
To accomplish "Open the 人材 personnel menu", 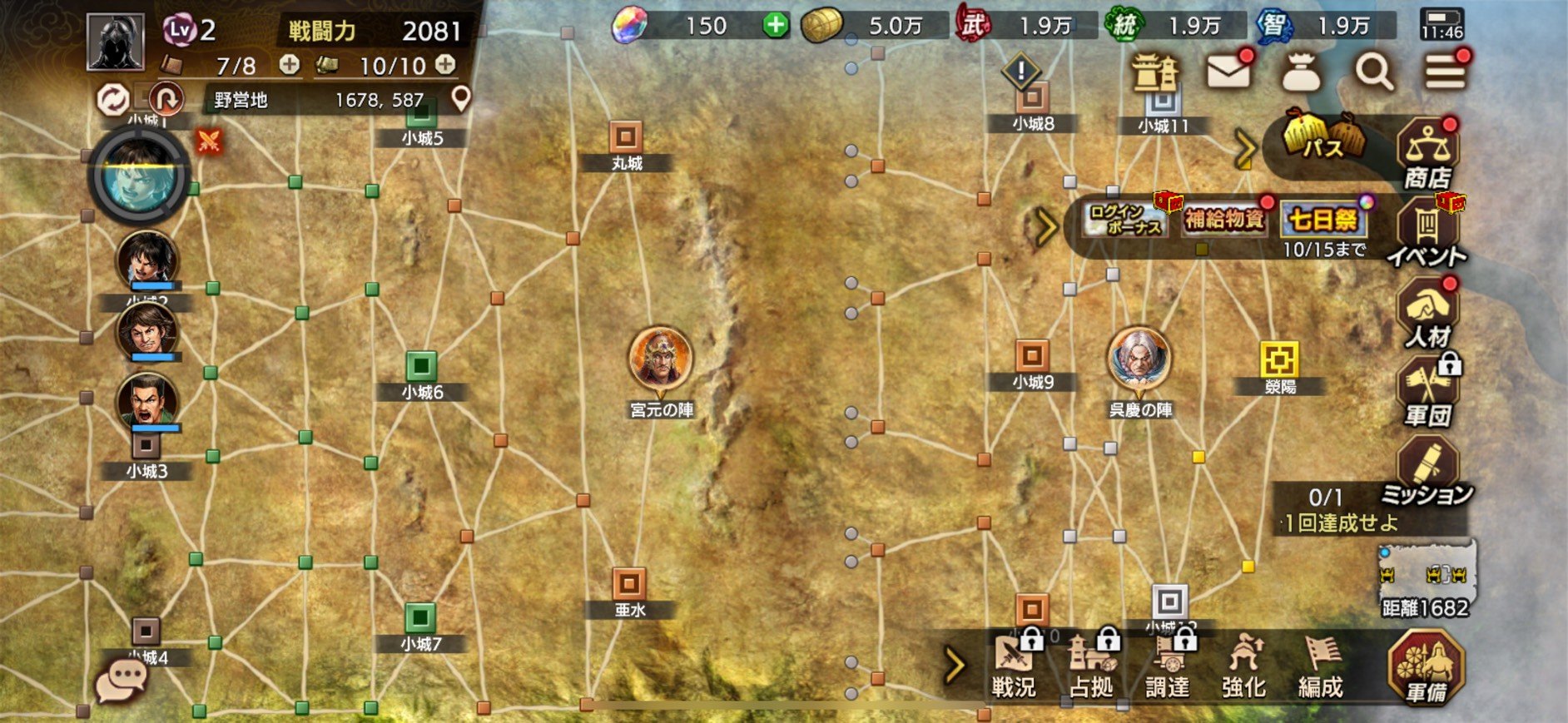I will 1427,314.
